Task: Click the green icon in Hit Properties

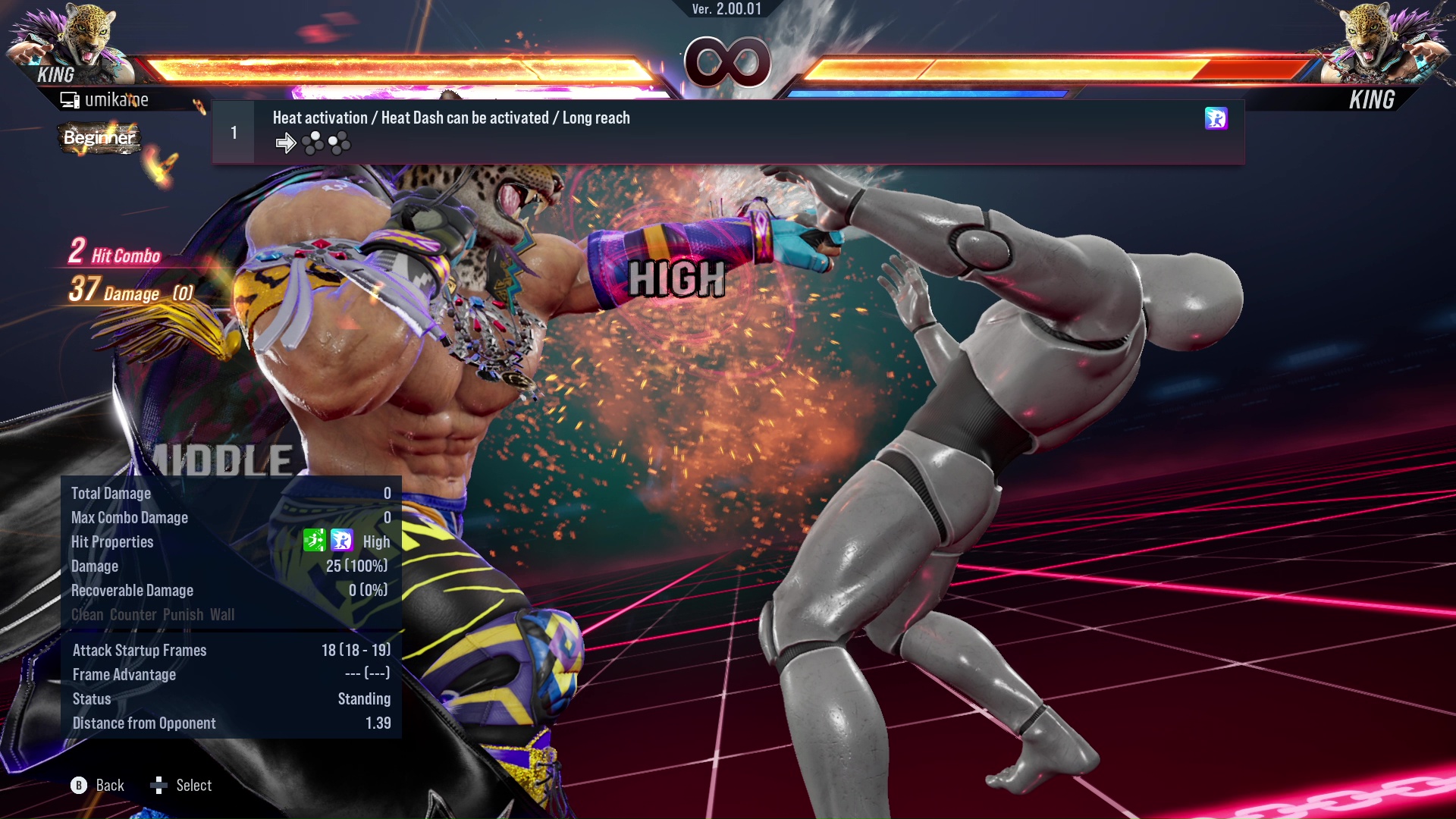Action: click(x=314, y=540)
